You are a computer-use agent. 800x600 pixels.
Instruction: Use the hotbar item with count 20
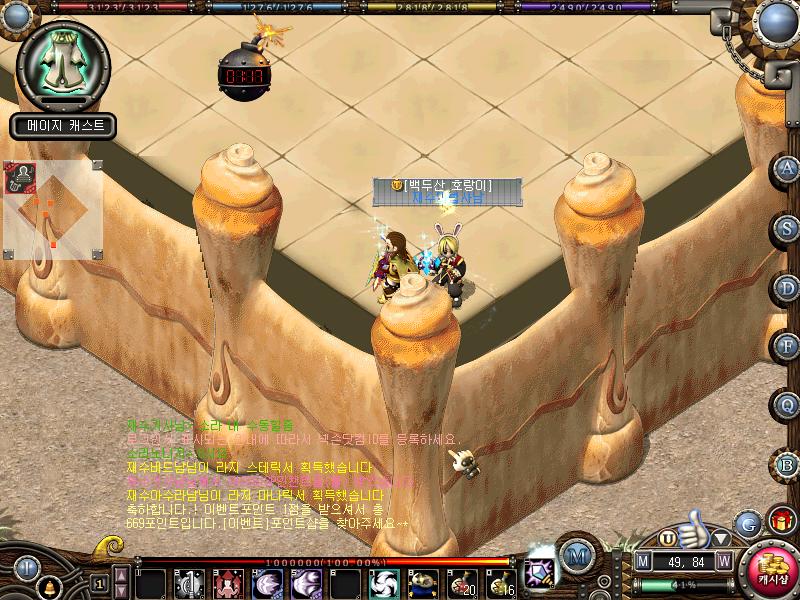[461, 582]
